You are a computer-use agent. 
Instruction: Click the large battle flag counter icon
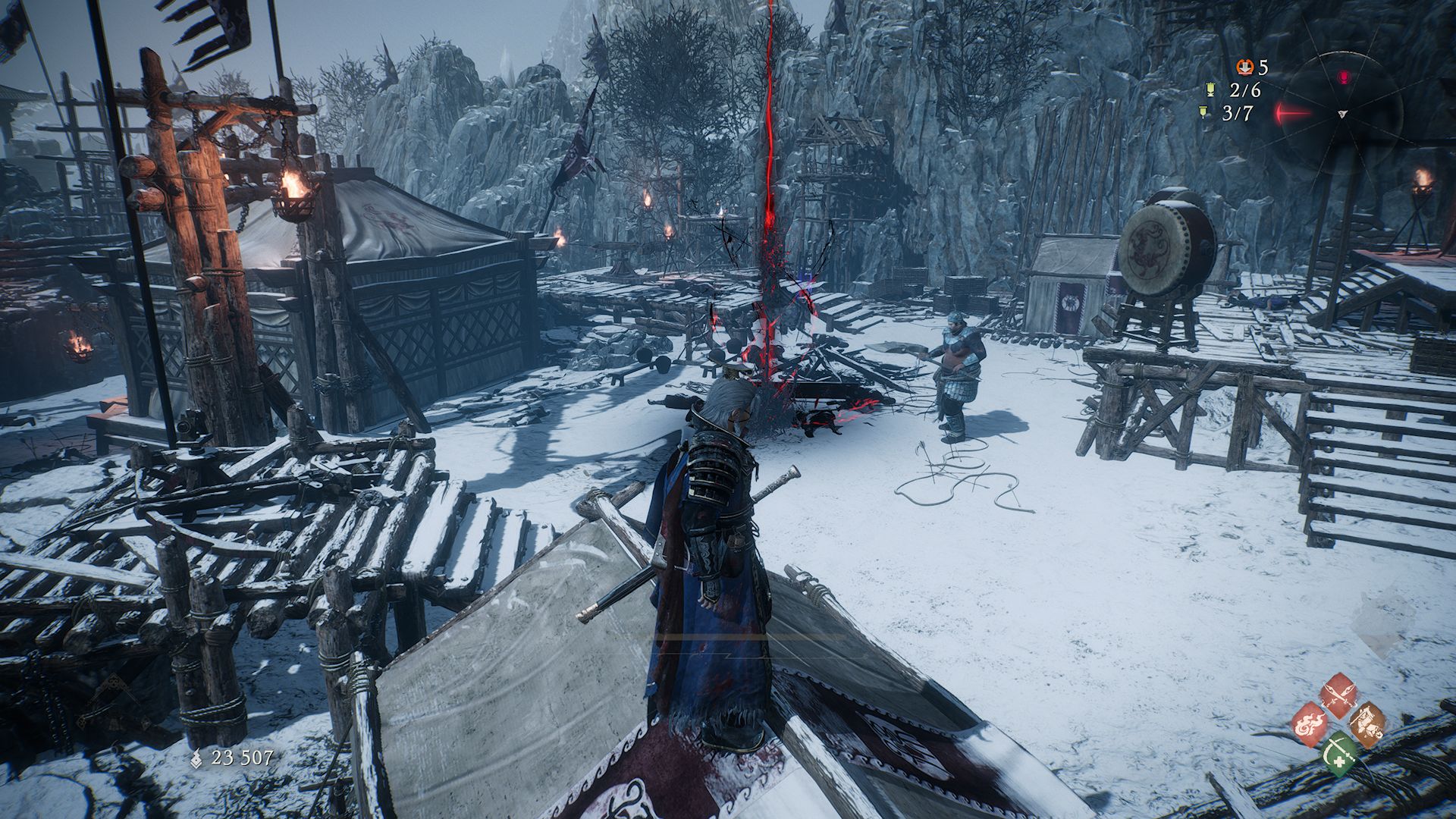tap(1211, 90)
